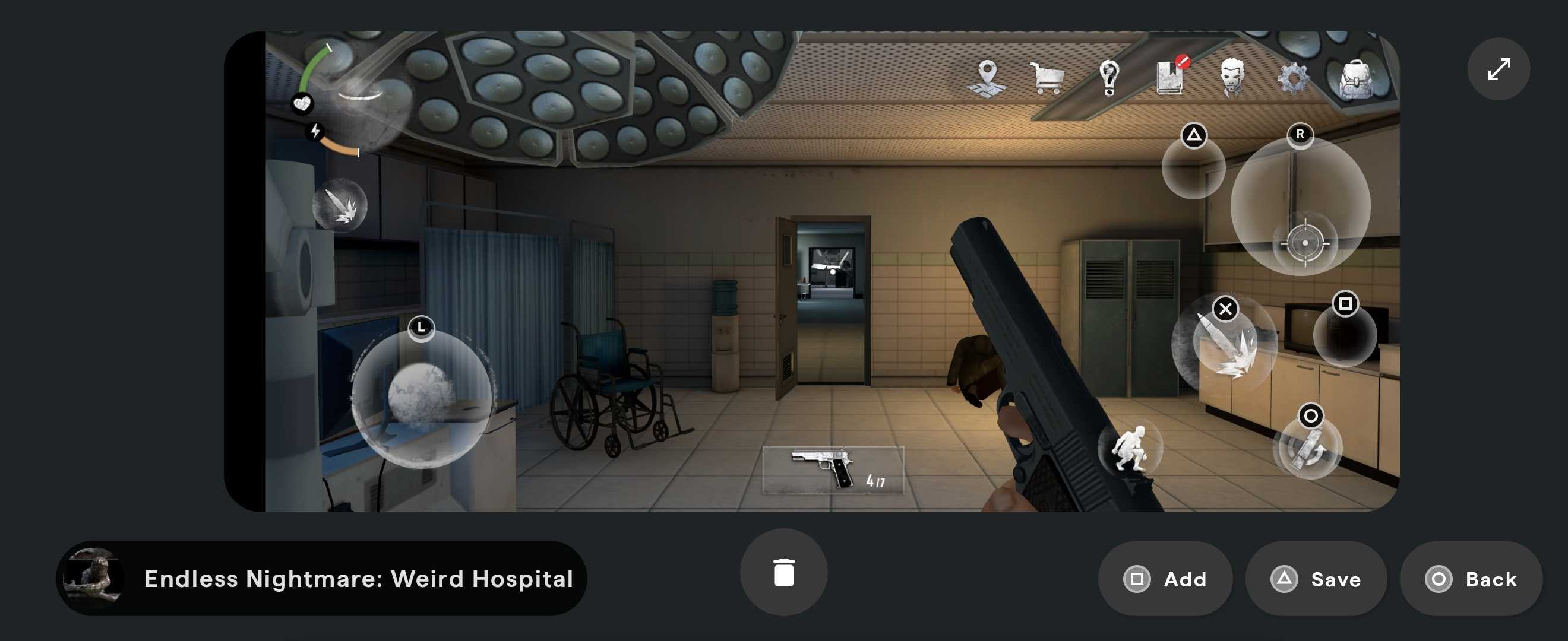Tap the trash delete control
The width and height of the screenshot is (1568, 641).
coord(784,570)
